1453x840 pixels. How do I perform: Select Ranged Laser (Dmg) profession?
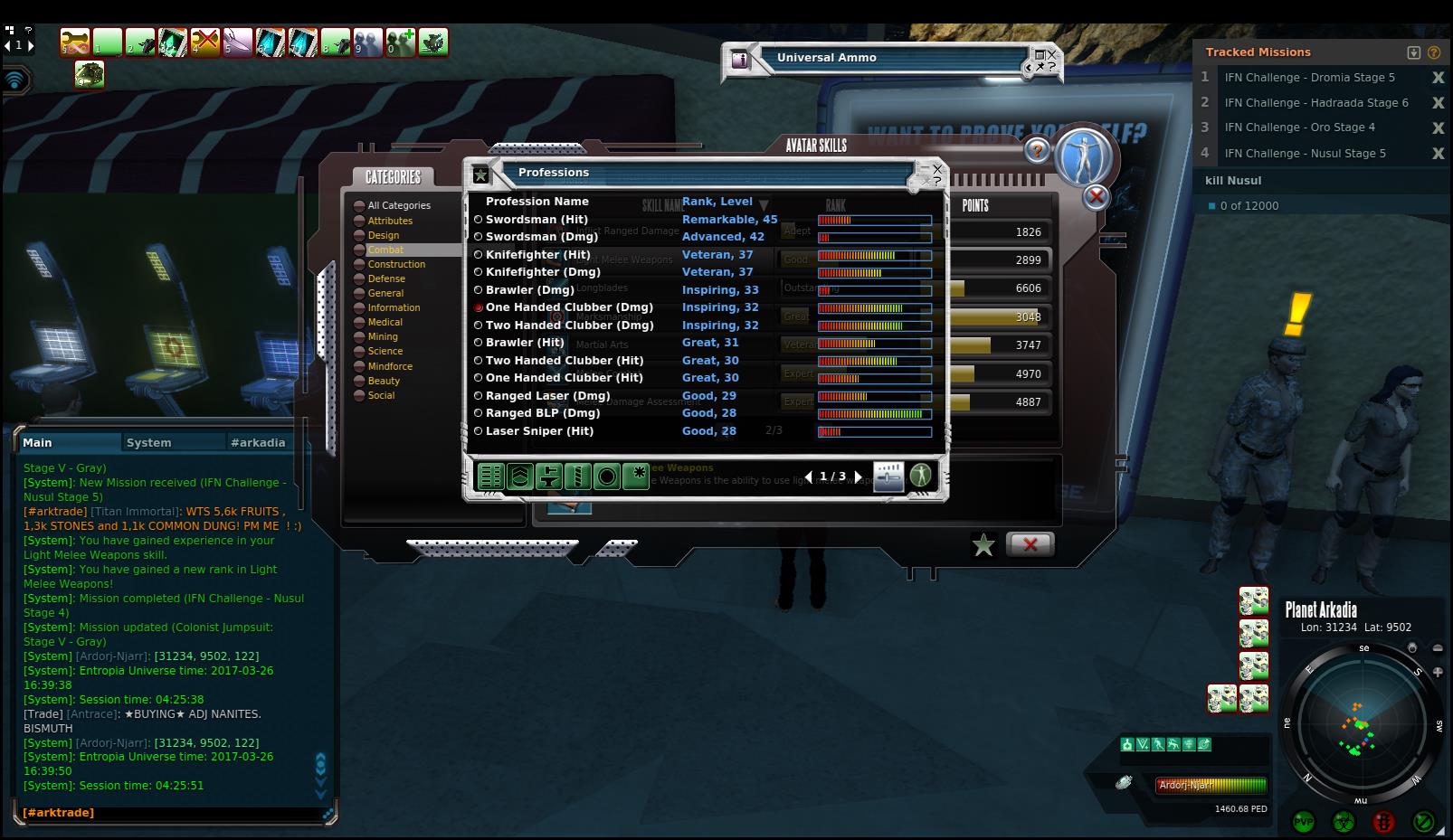pyautogui.click(x=547, y=396)
